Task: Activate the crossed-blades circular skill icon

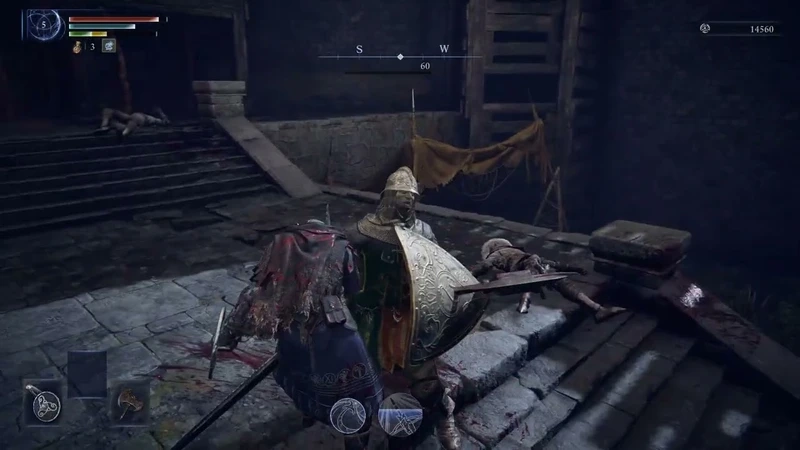Action: [x=401, y=413]
